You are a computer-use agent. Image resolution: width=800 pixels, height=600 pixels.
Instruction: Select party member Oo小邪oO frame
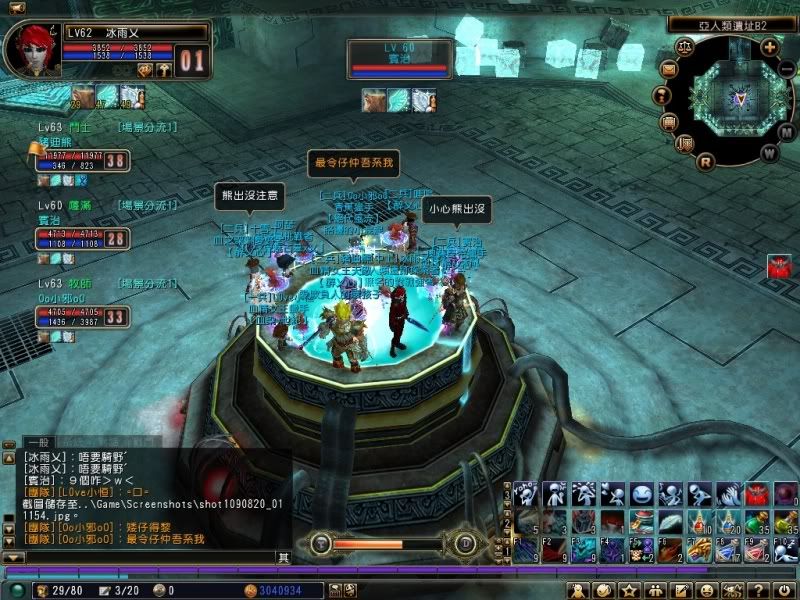tap(80, 316)
